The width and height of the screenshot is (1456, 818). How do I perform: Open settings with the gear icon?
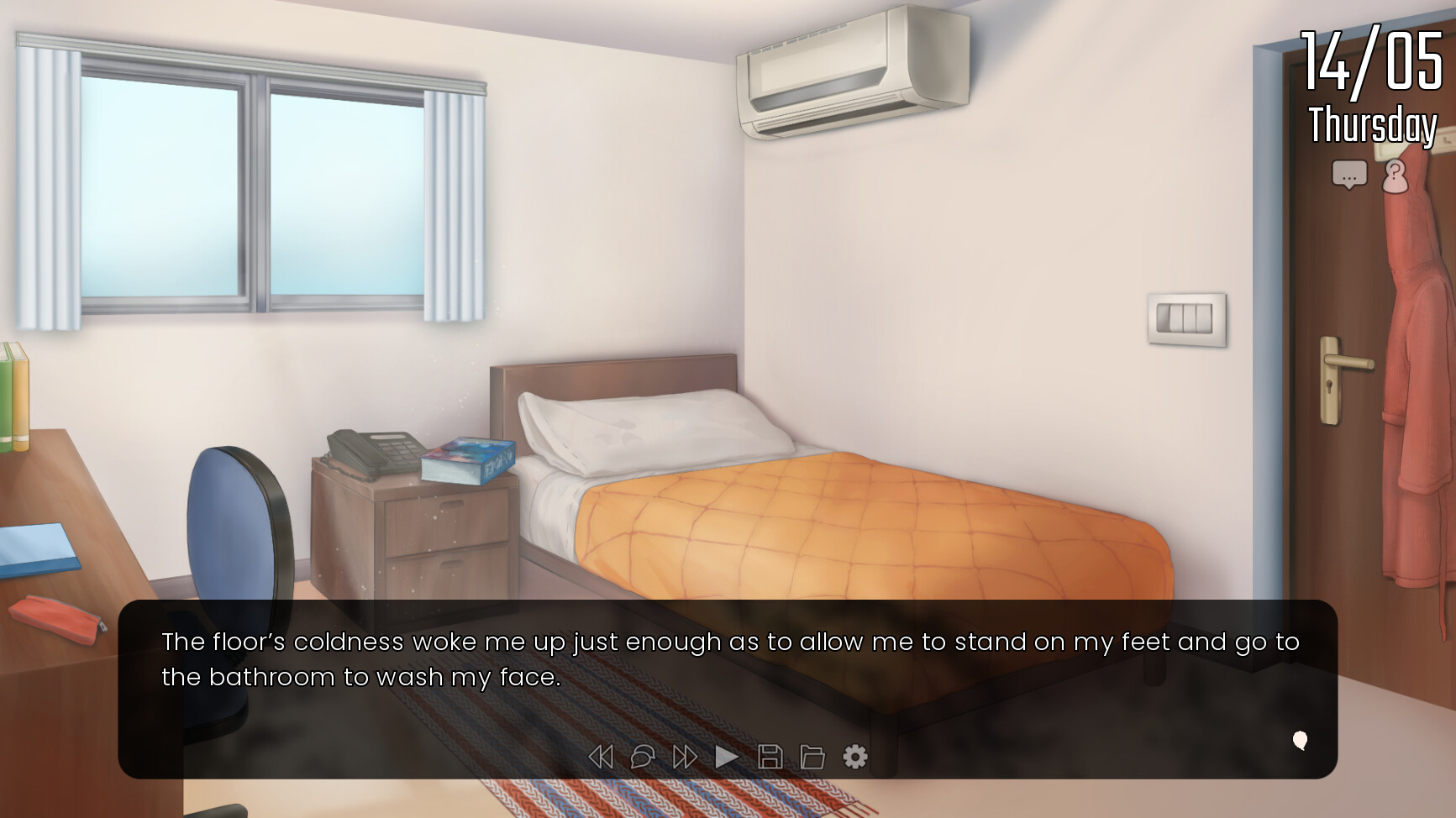point(855,757)
